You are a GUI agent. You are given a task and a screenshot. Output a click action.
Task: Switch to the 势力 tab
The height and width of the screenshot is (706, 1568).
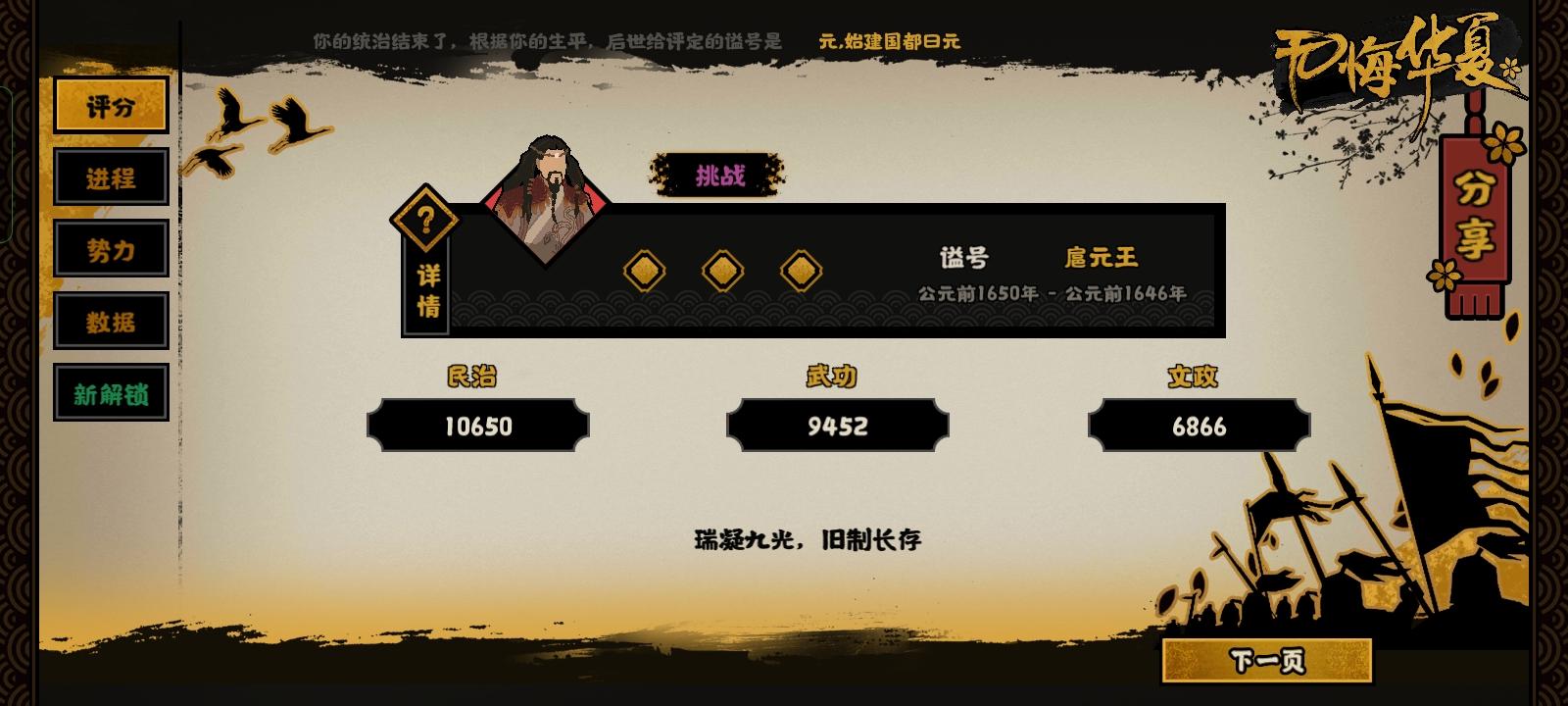click(x=111, y=250)
